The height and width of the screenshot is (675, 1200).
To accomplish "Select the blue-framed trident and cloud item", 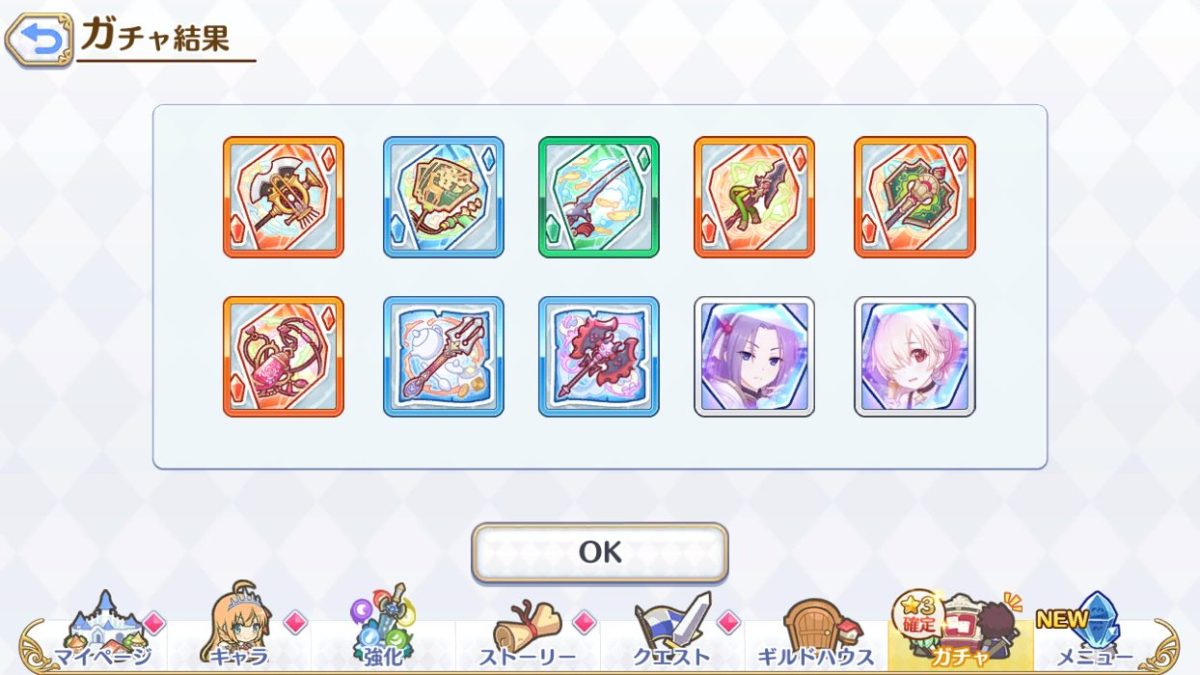I will coord(443,356).
